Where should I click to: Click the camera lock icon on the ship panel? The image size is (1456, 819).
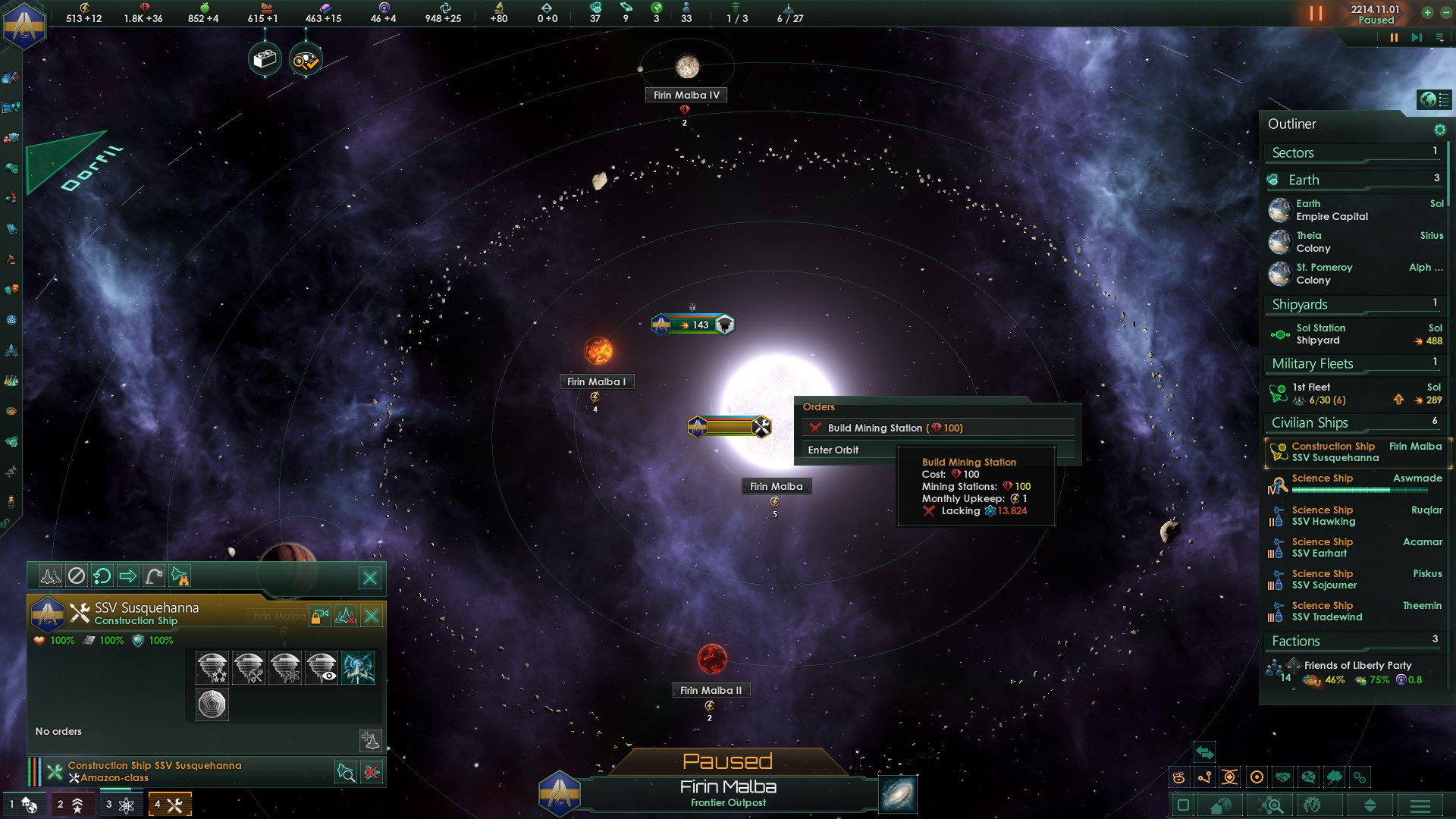click(319, 616)
